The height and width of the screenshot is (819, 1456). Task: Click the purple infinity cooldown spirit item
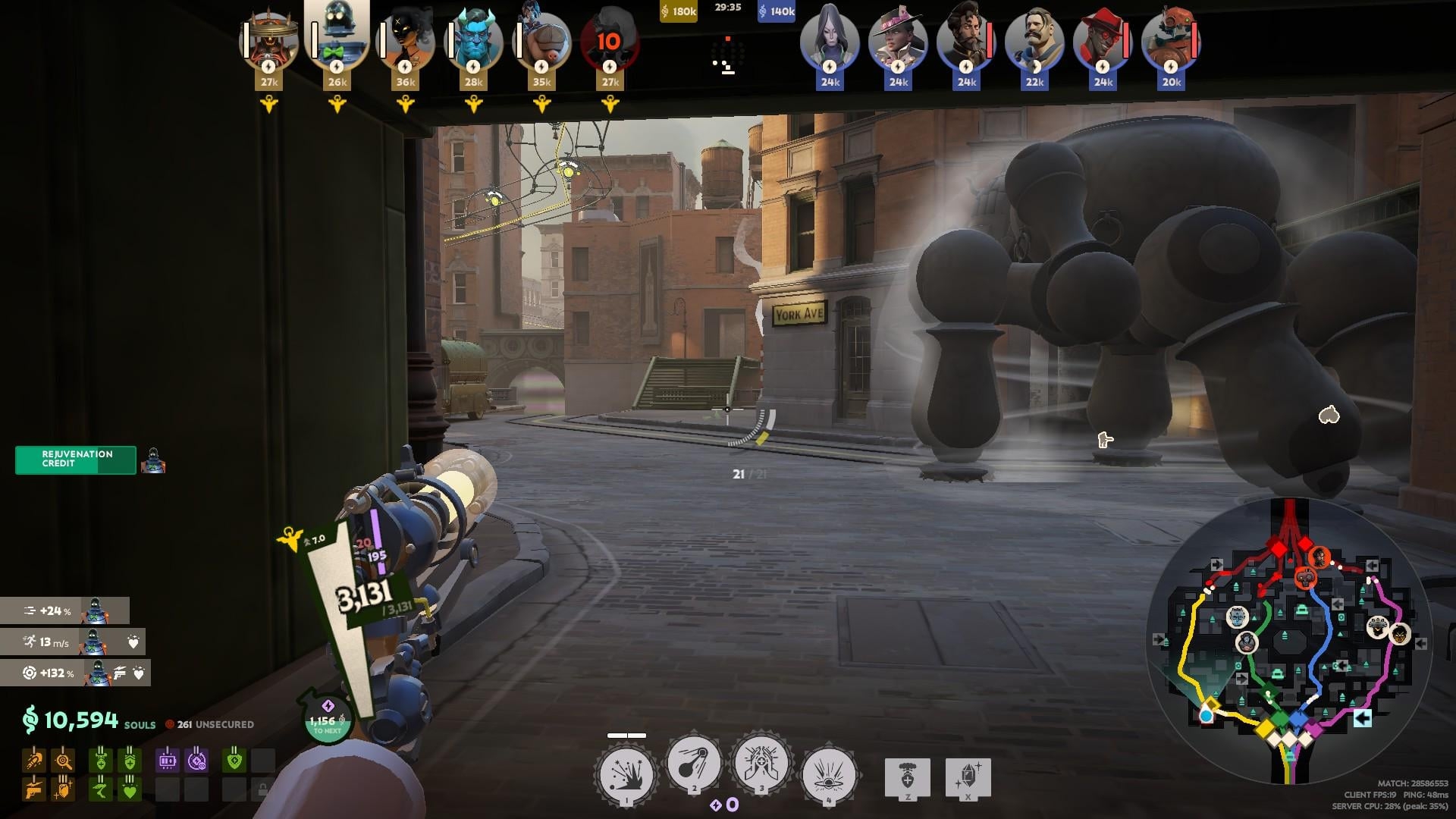196,760
